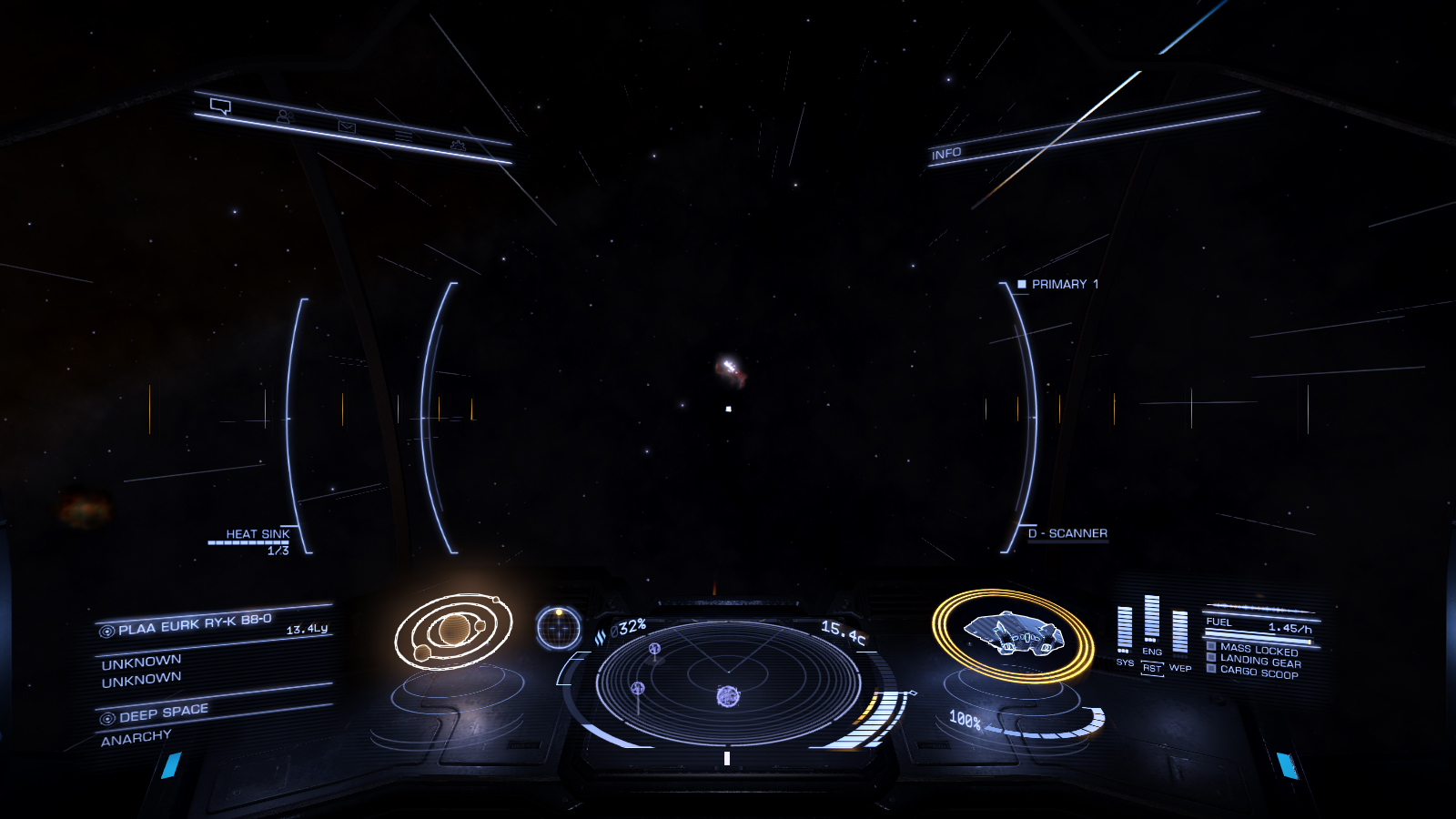1456x819 pixels.
Task: Select the PRIMARY 1 fire group
Action: [1058, 285]
